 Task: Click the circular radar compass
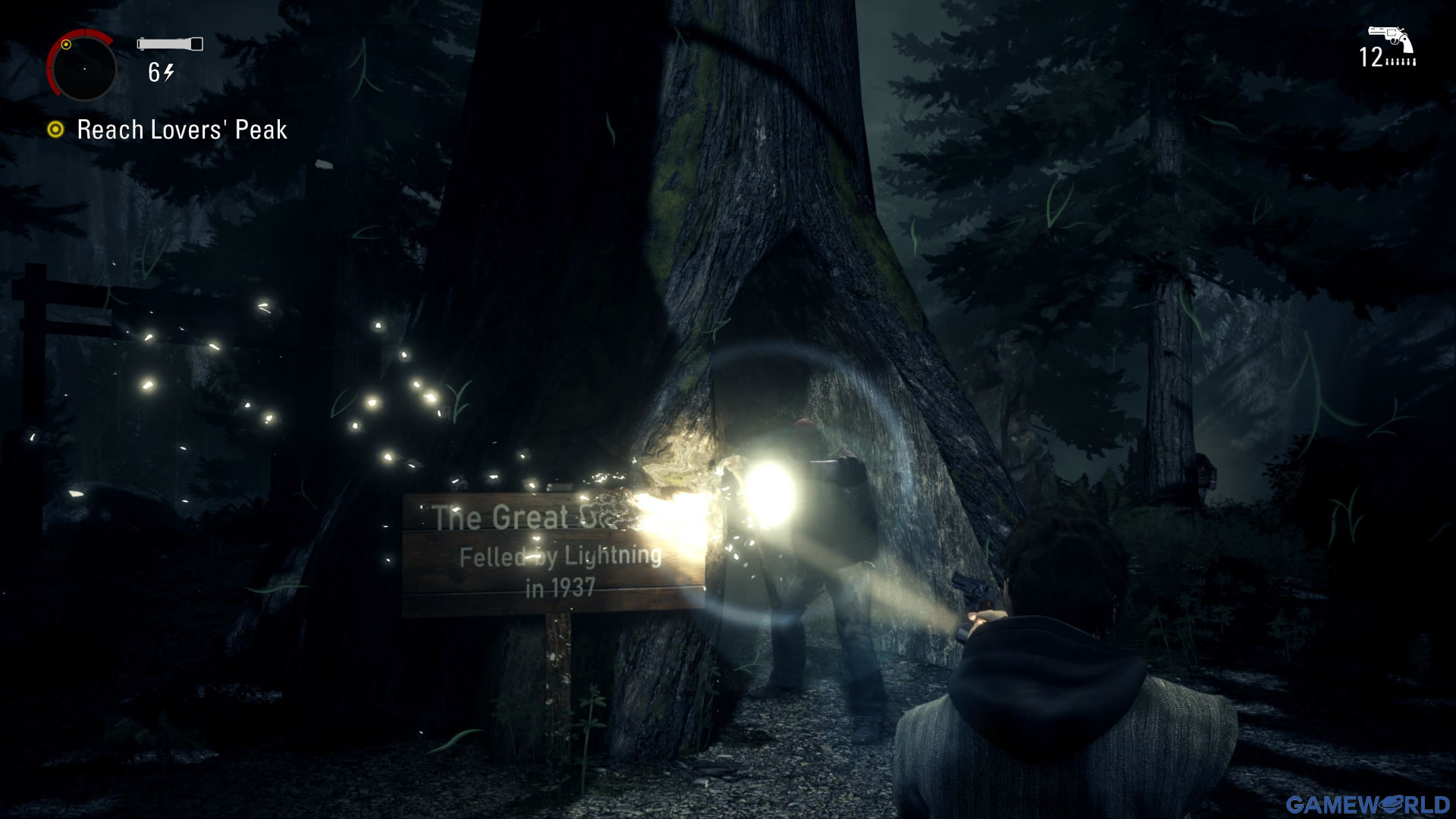click(83, 68)
